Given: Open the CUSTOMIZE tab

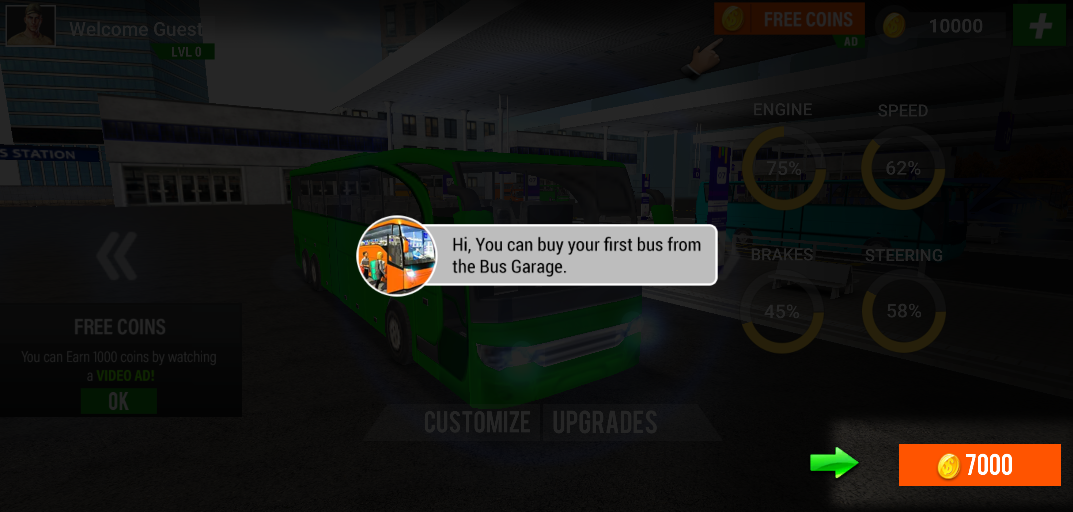Looking at the screenshot, I should coord(477,422).
